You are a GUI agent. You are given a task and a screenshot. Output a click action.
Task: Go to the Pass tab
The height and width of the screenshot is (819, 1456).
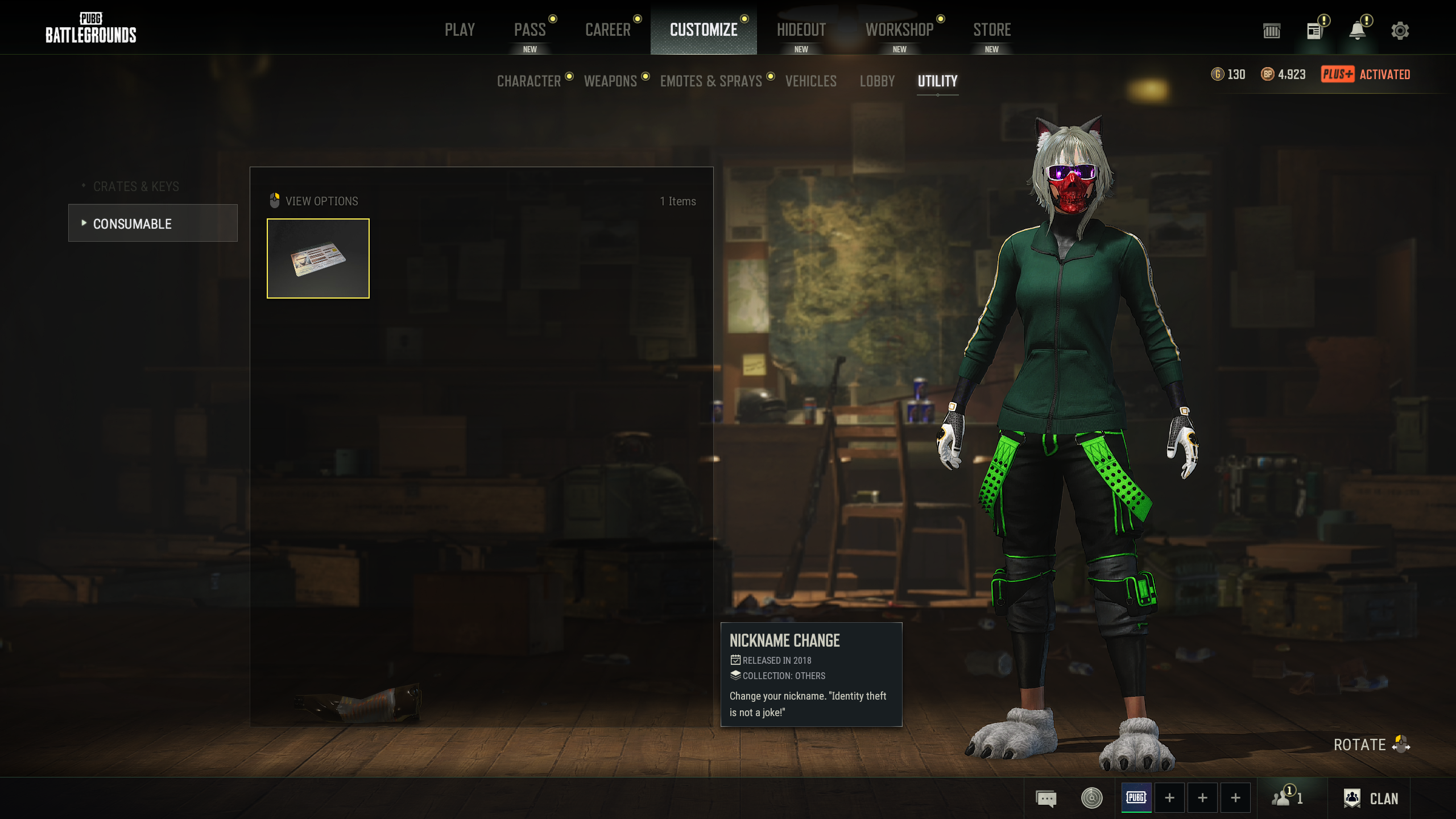tap(530, 30)
